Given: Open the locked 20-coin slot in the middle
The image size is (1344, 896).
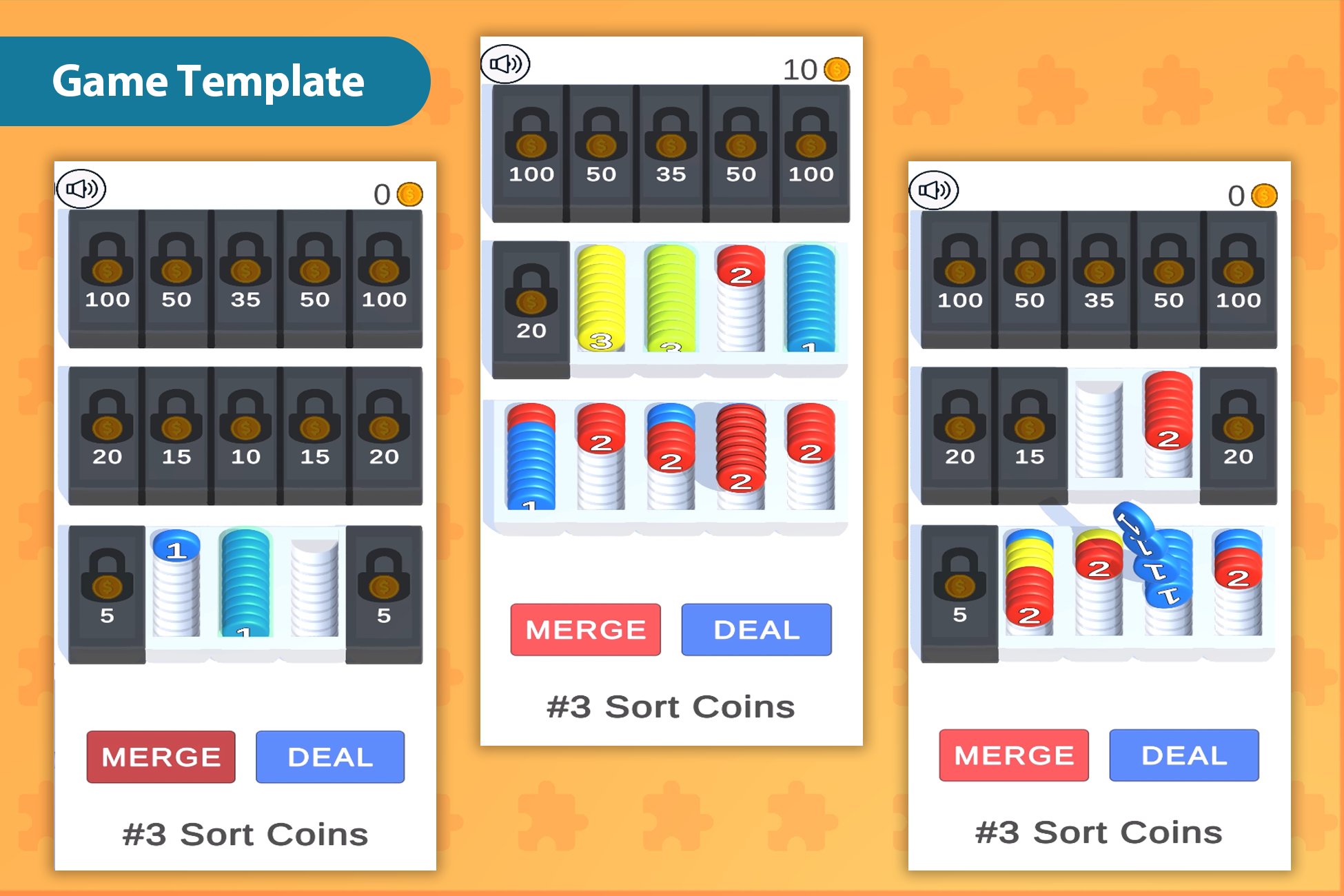Looking at the screenshot, I should point(529,303).
